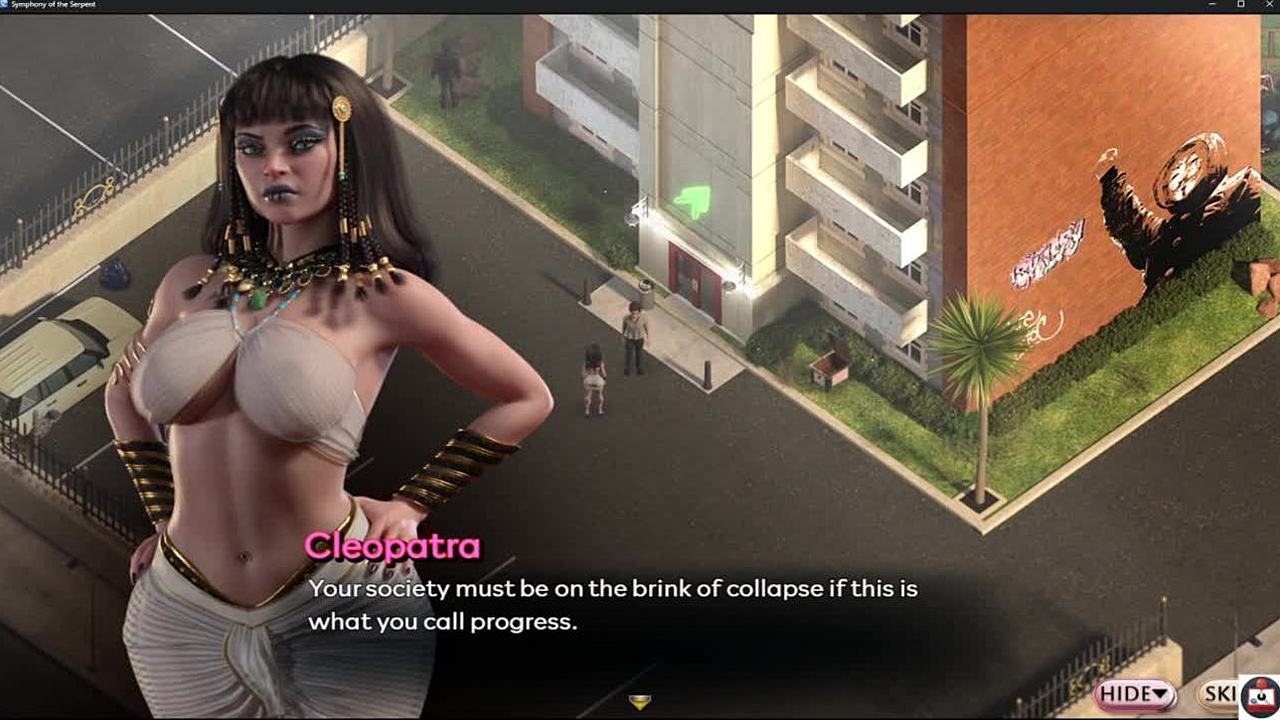Image resolution: width=1280 pixels, height=720 pixels.
Task: Hide the dialogue box with HIDE button
Action: pyautogui.click(x=1135, y=693)
